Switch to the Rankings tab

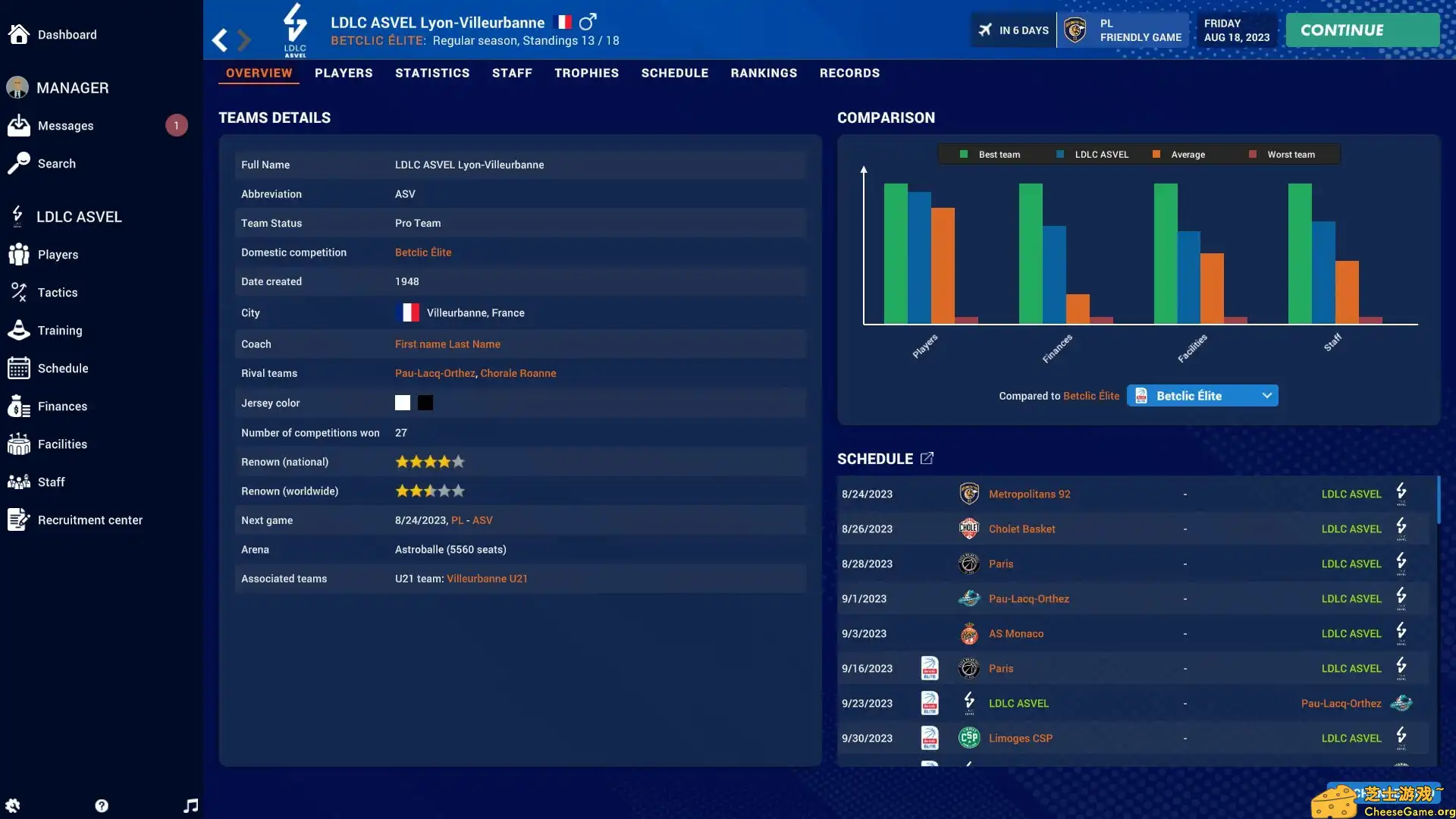click(764, 73)
